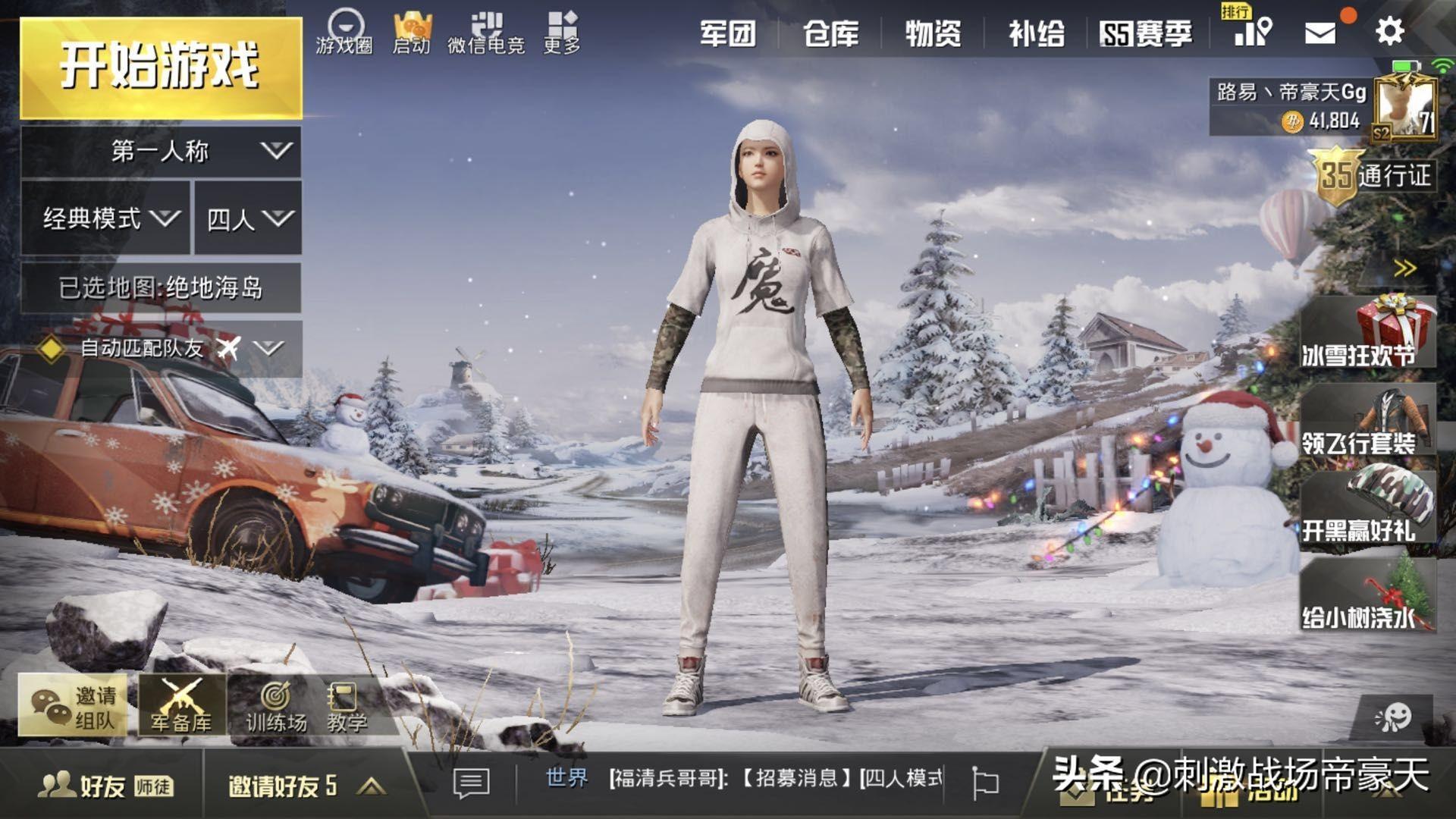
Task: Enter the 训练场 training ground
Action: coord(276,705)
